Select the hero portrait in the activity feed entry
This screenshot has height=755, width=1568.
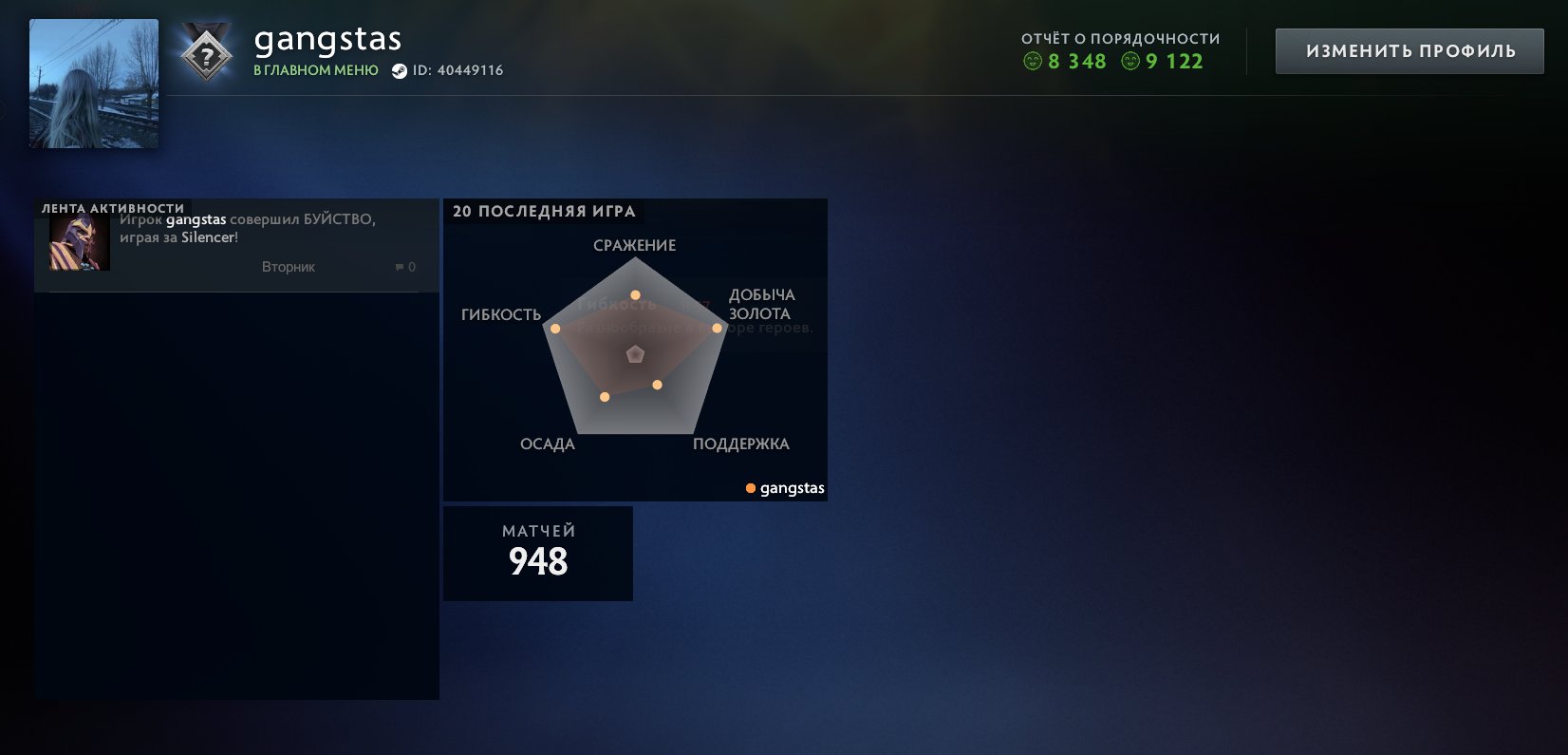click(79, 242)
